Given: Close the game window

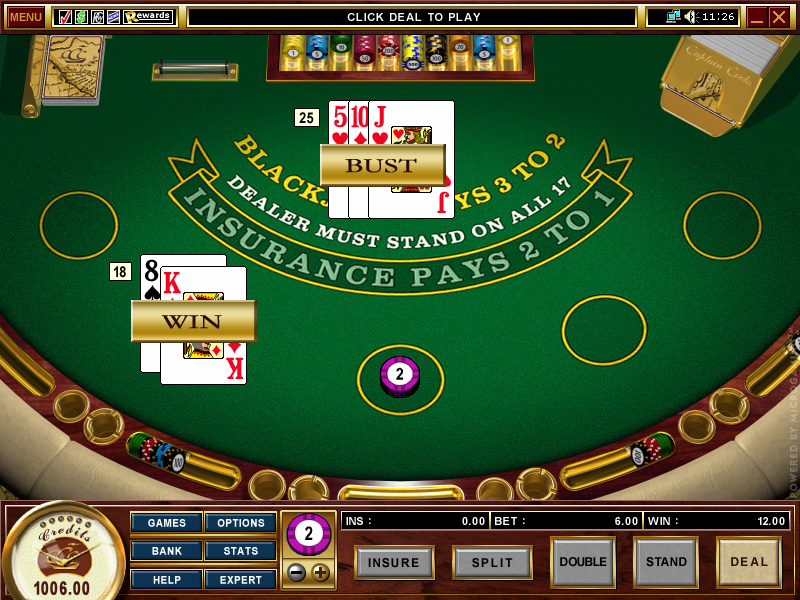Looking at the screenshot, I should point(779,17).
